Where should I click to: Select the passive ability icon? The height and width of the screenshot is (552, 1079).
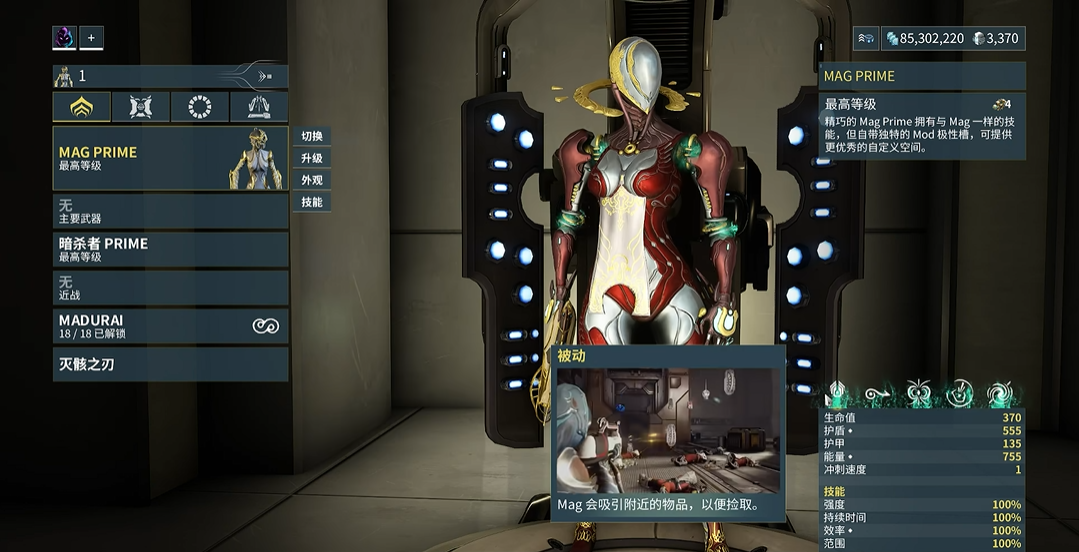click(x=836, y=393)
